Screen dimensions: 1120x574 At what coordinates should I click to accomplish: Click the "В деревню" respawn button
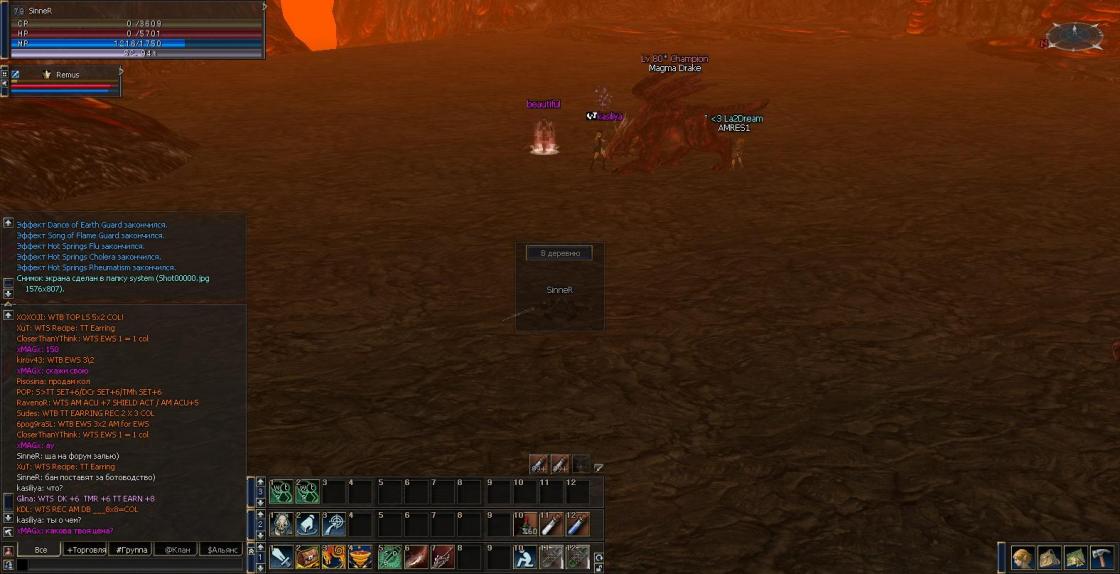pyautogui.click(x=559, y=253)
